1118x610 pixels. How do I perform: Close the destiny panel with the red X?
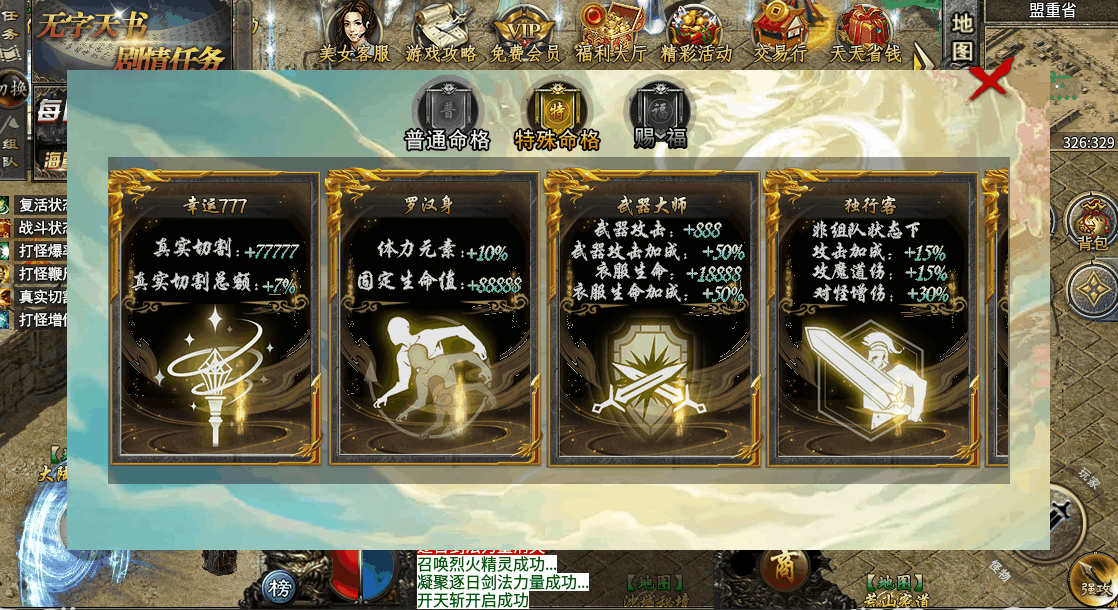click(989, 80)
